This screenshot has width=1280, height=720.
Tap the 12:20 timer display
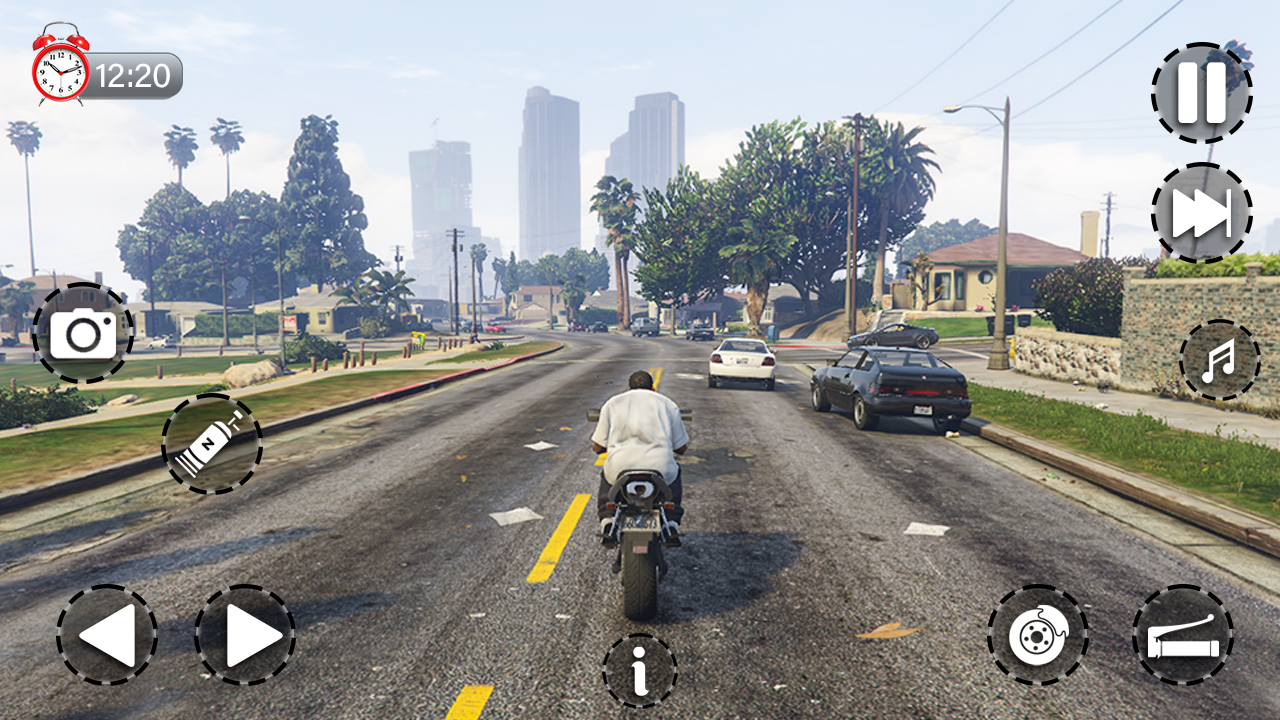pyautogui.click(x=135, y=71)
